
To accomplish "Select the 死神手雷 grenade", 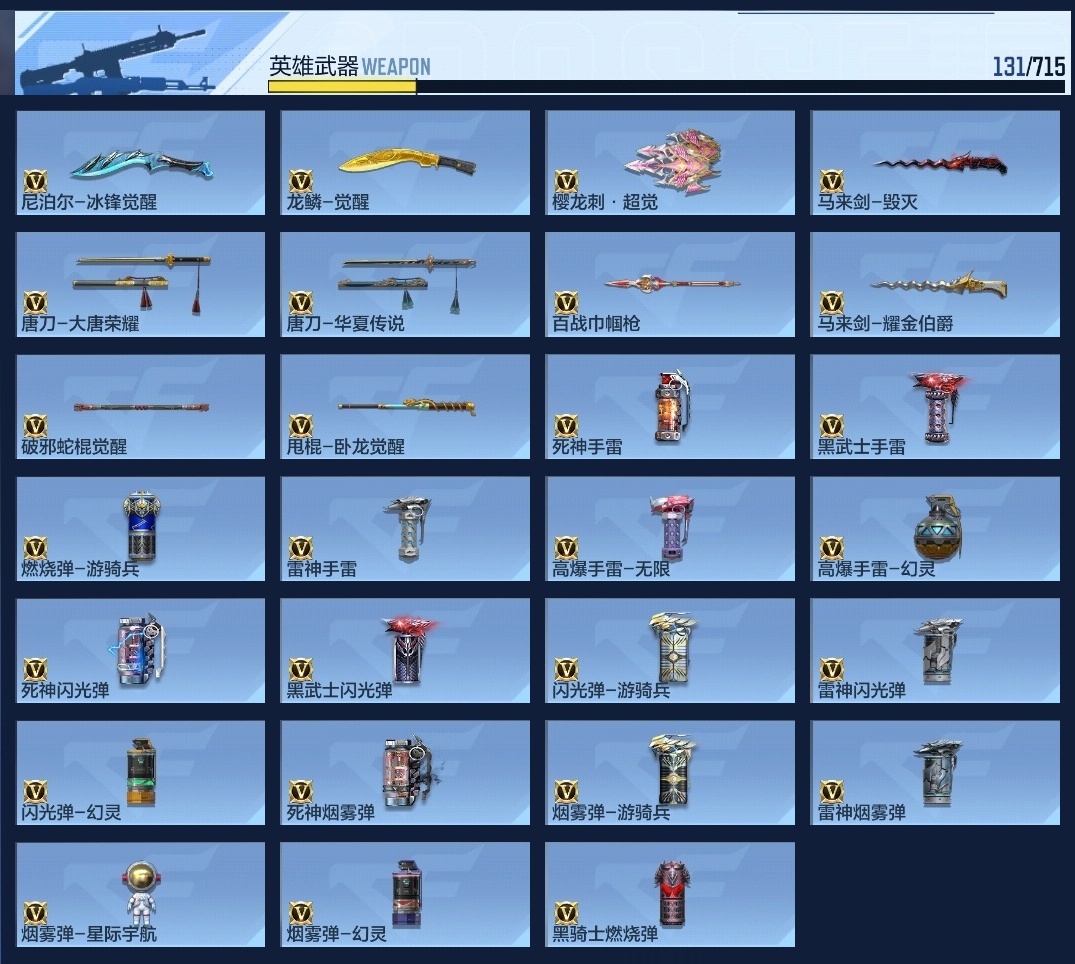I will coord(670,407).
